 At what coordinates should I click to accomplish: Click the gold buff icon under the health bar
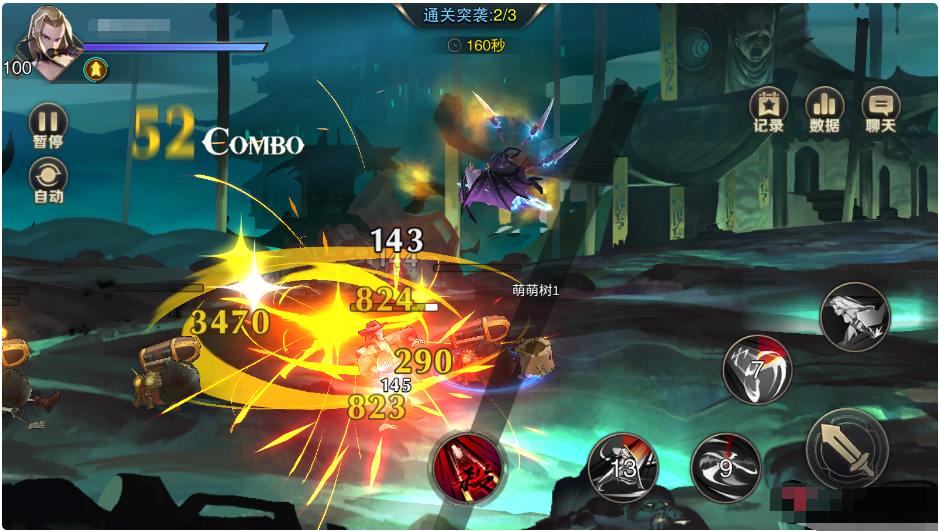(96, 69)
